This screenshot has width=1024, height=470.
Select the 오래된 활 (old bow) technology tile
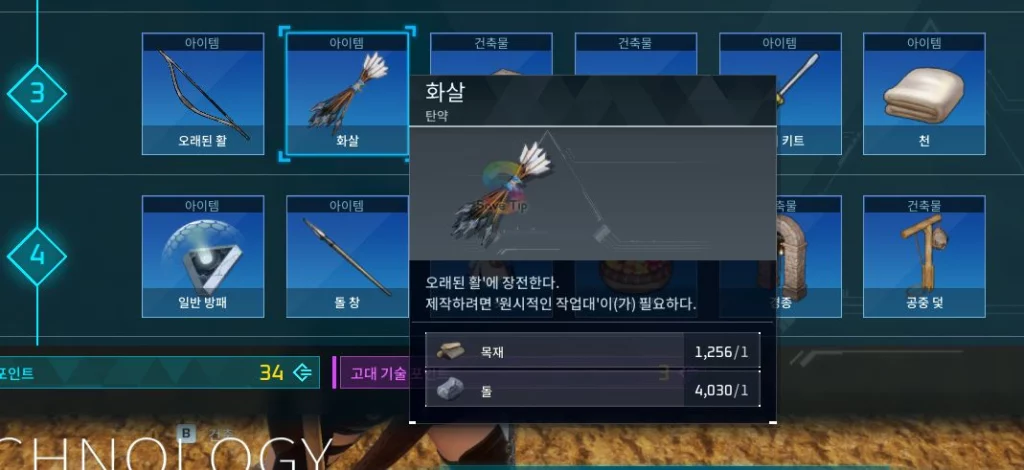point(203,94)
